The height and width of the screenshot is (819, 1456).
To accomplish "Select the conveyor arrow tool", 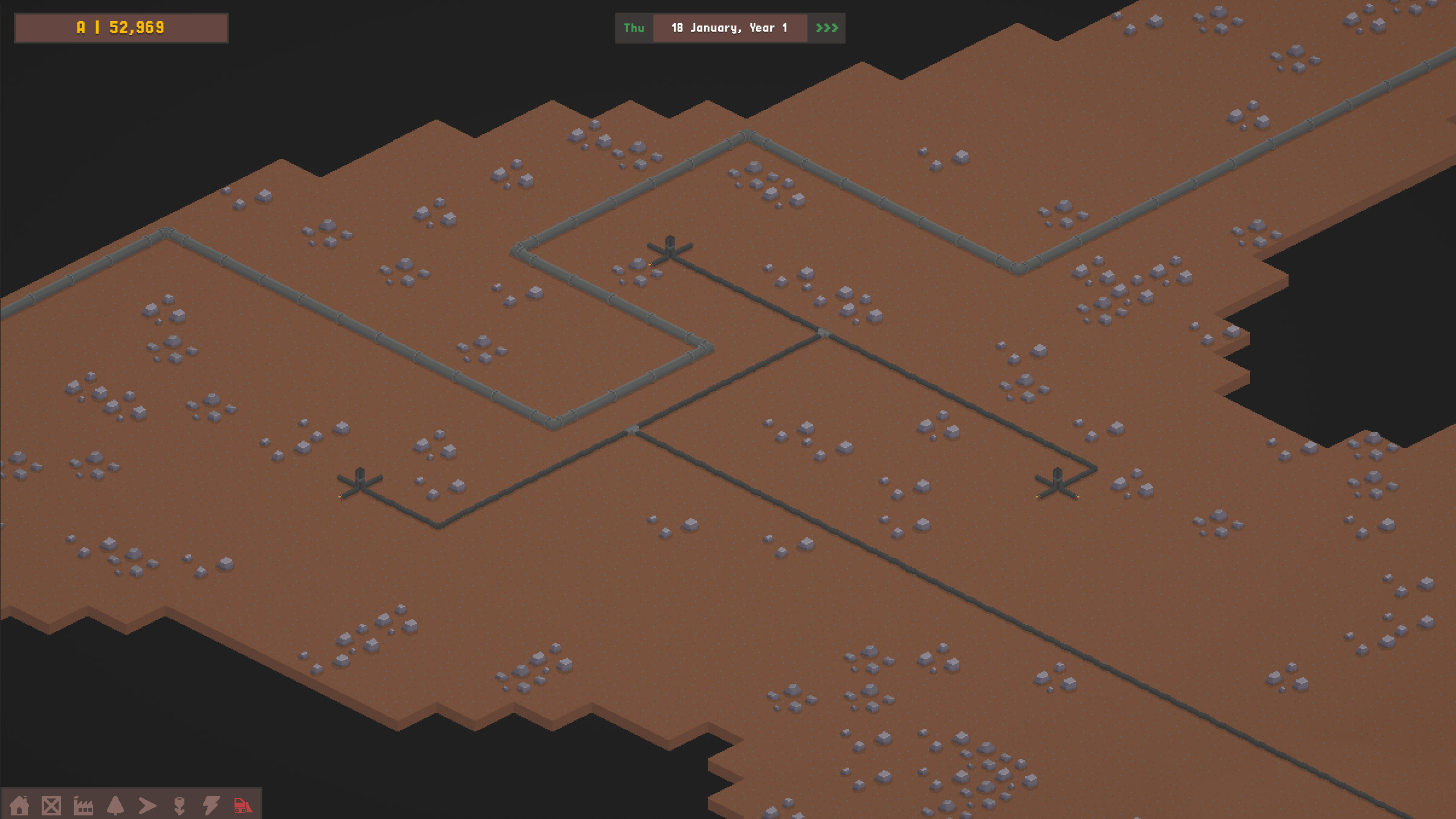I will pyautogui.click(x=147, y=805).
